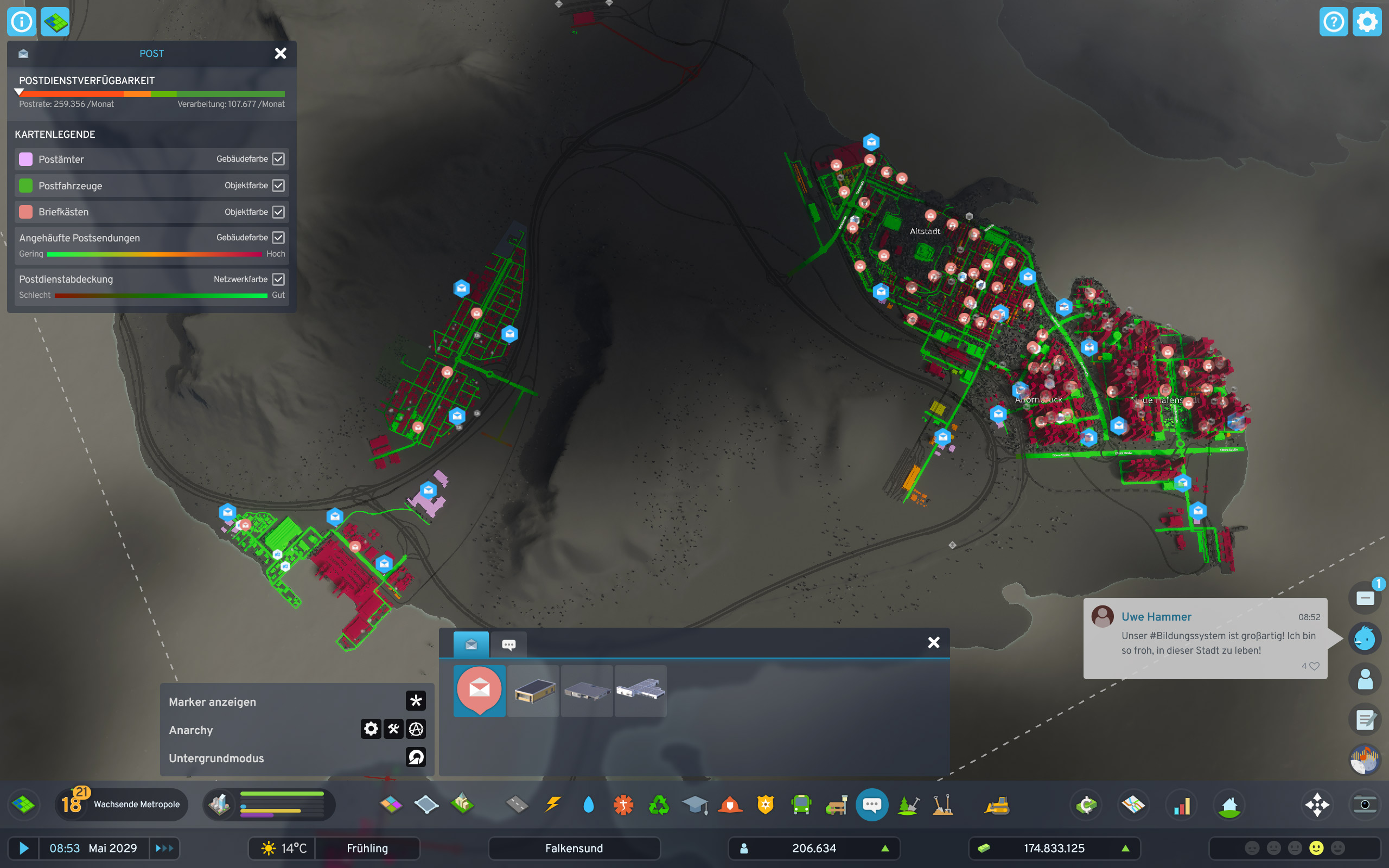Toggle the Briefkästen visibility checkbox

coord(278,211)
